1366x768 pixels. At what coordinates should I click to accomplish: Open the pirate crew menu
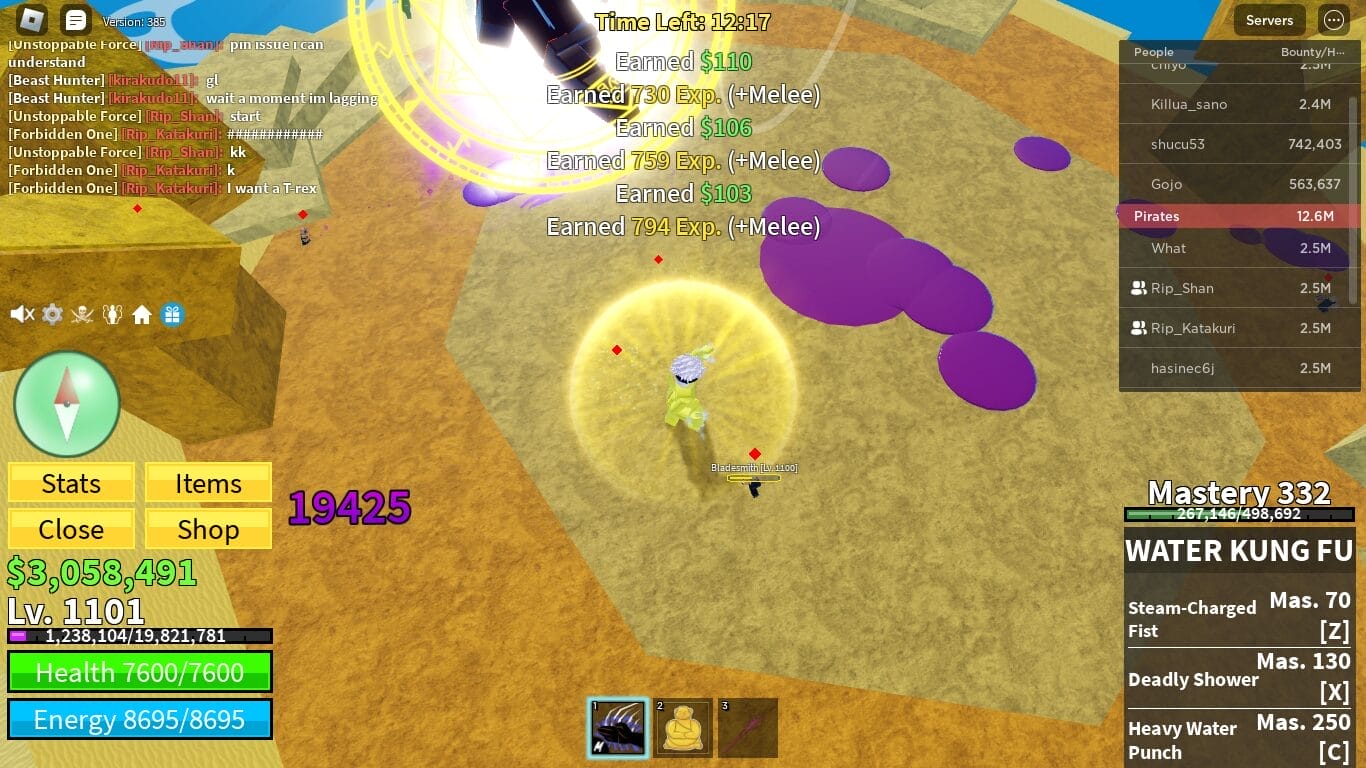[x=84, y=313]
